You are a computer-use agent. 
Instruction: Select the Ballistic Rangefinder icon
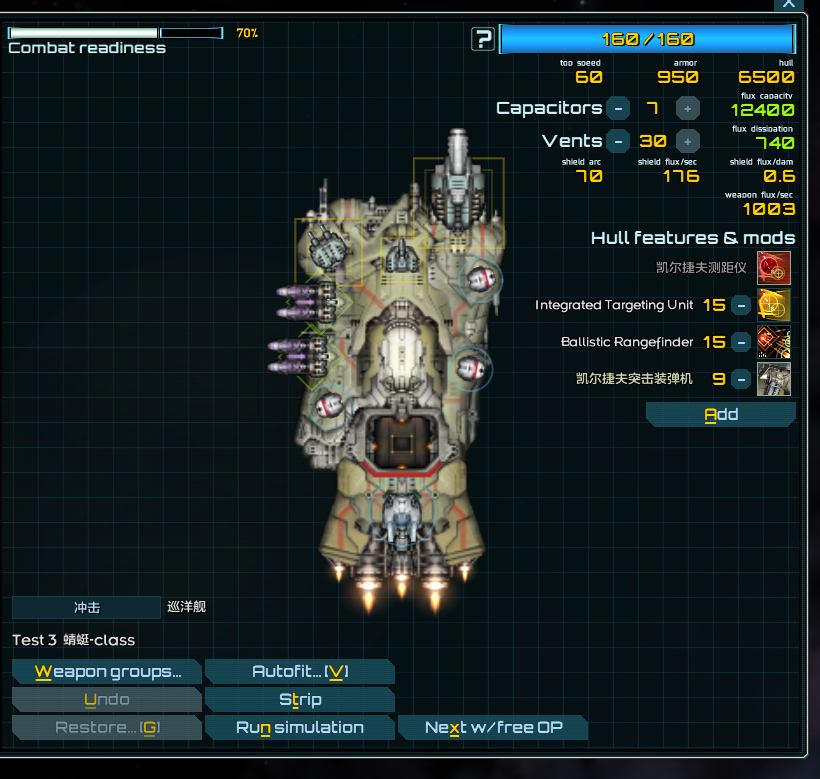tap(774, 342)
